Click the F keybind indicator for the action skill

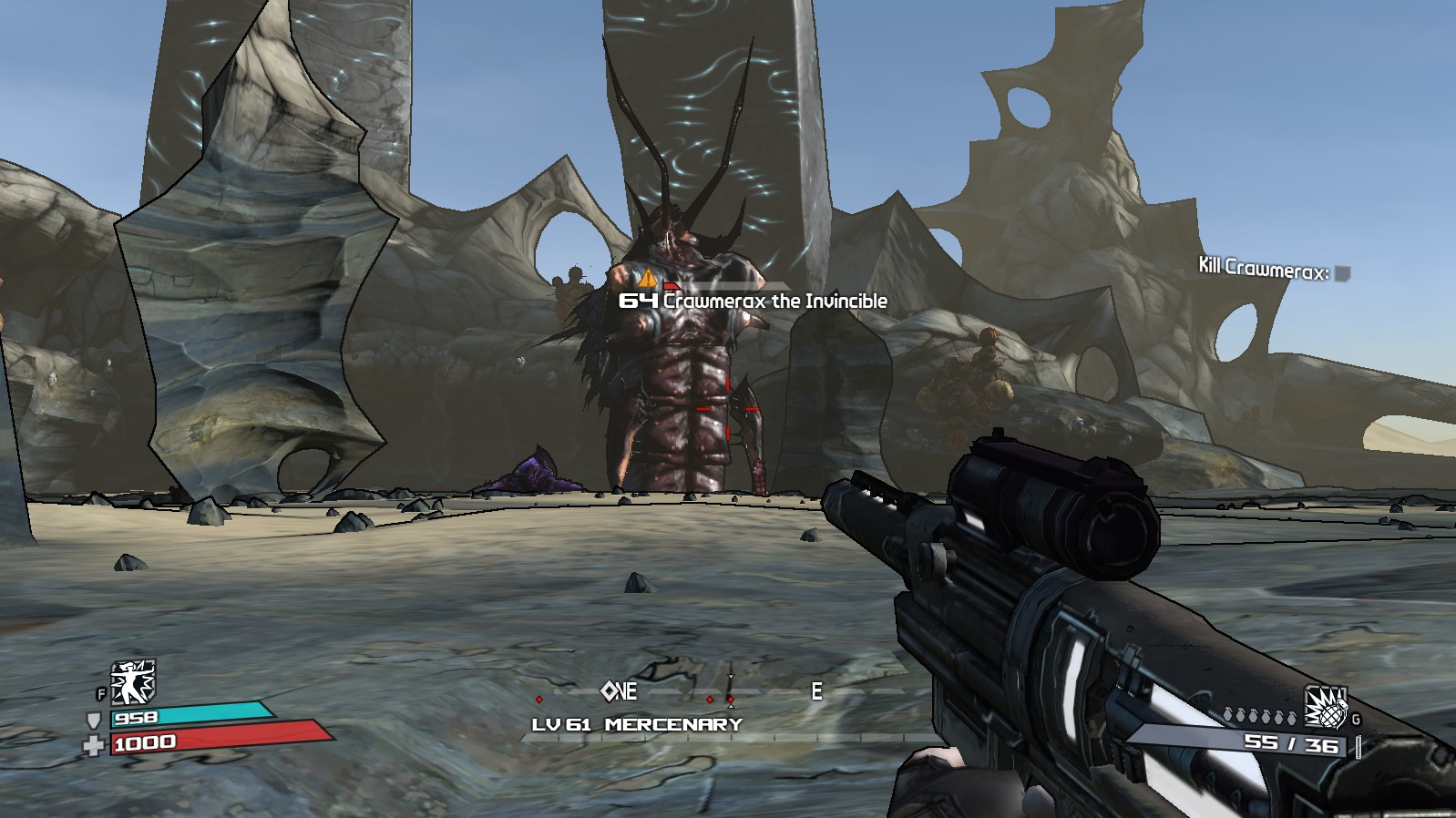(101, 693)
